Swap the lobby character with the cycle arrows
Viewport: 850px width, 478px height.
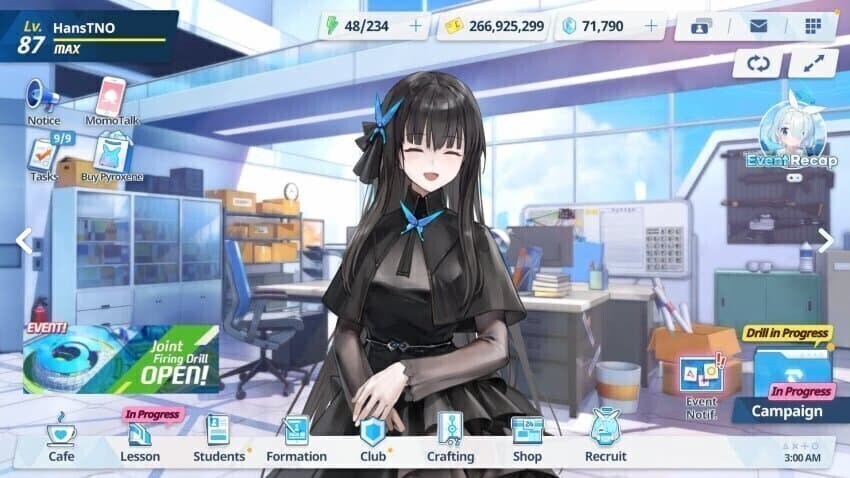(x=758, y=63)
